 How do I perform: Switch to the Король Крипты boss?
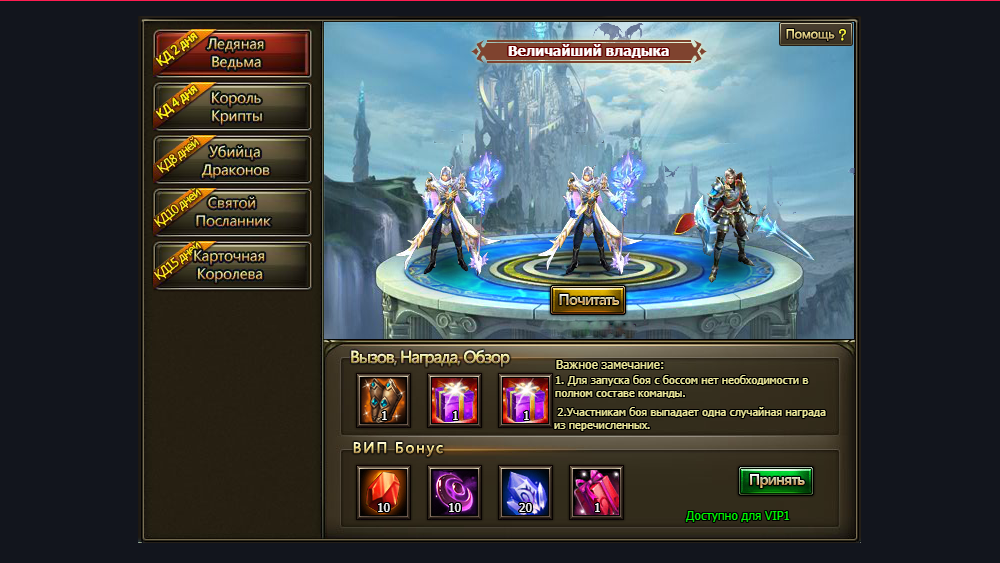point(233,107)
